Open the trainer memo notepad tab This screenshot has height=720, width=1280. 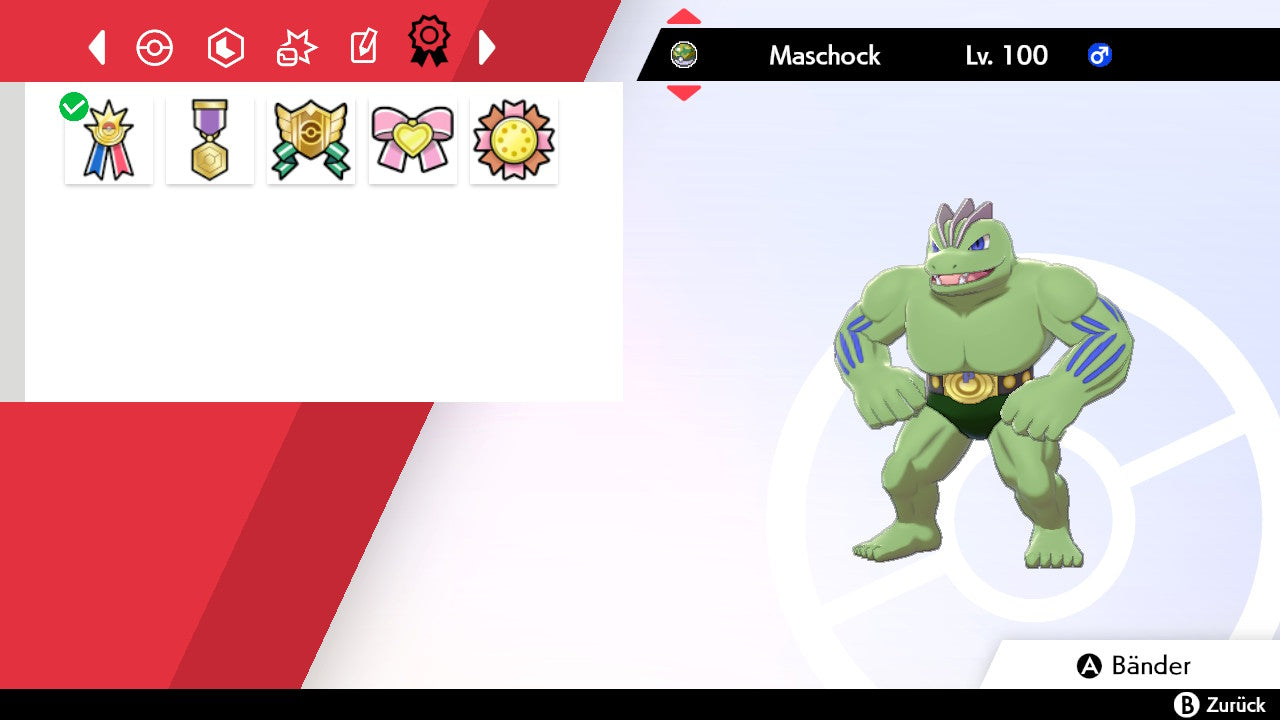tap(364, 47)
